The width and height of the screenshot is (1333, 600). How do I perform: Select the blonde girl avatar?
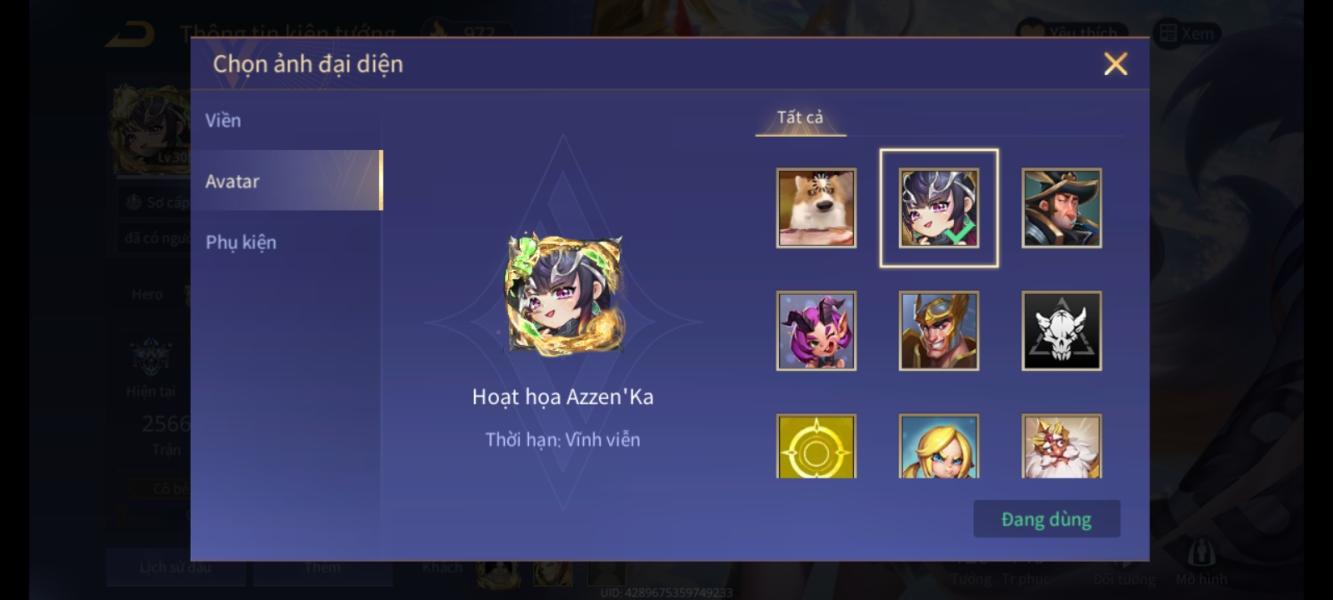[938, 447]
